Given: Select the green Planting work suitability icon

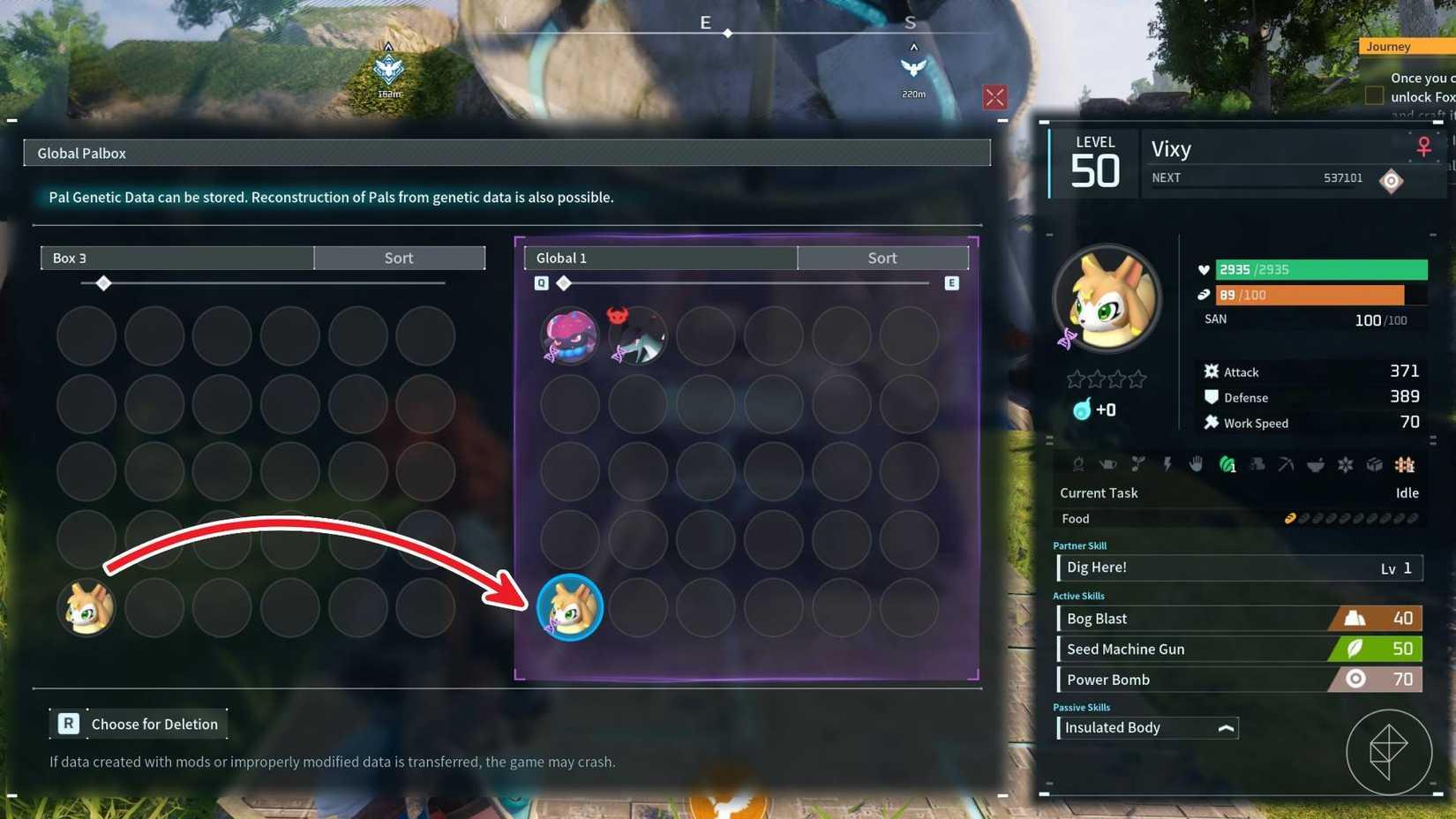Looking at the screenshot, I should 1227,465.
